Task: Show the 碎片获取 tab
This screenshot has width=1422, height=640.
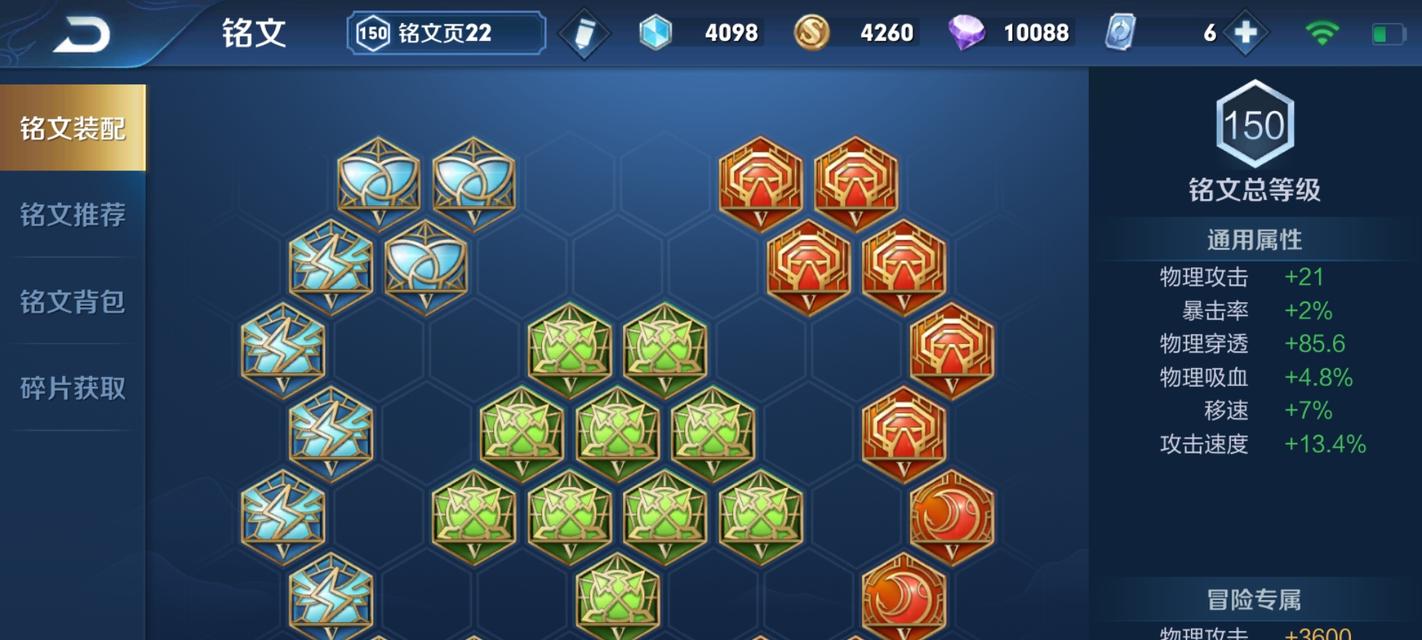Action: [x=73, y=388]
